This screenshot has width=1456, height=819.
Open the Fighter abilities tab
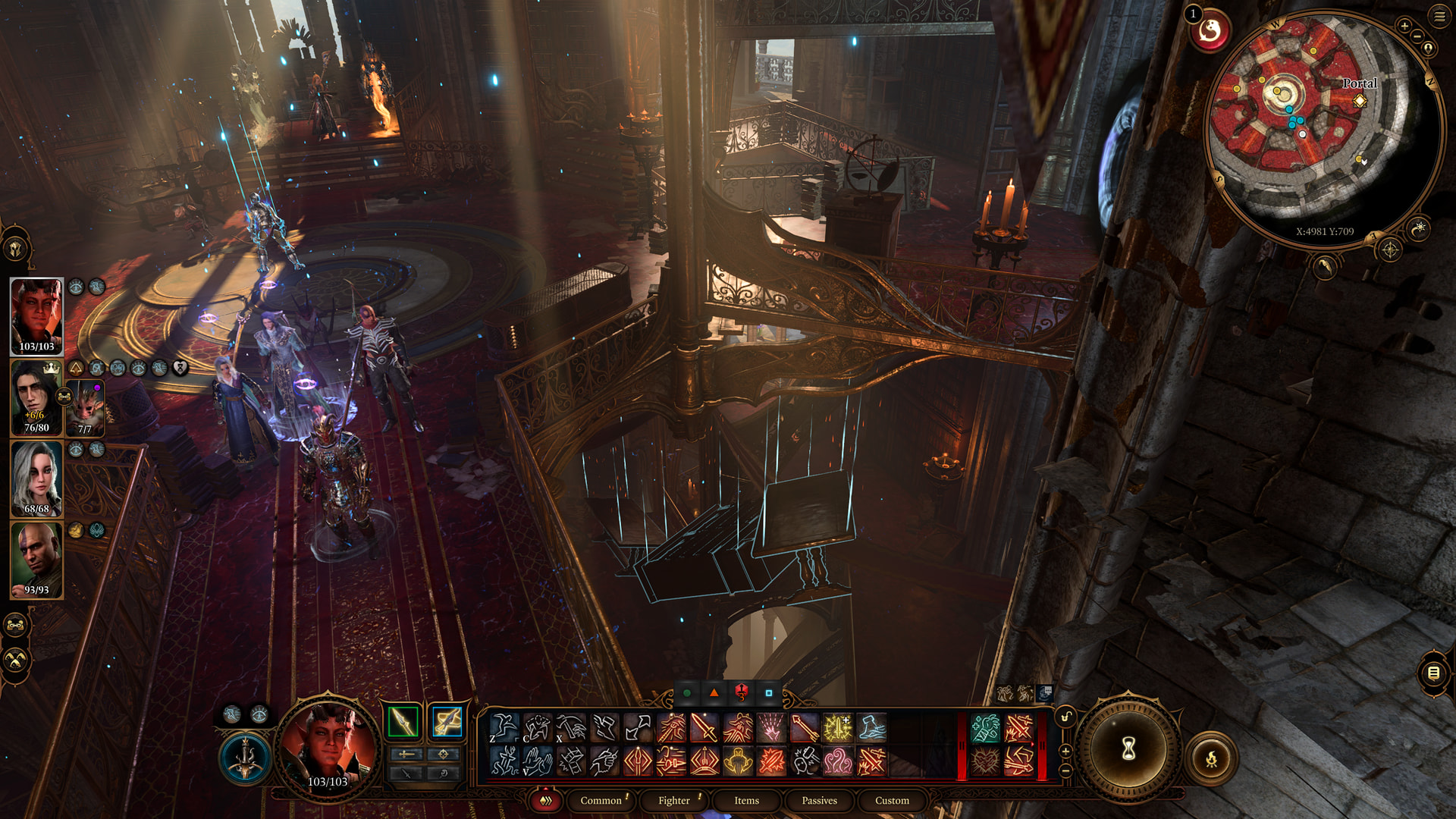click(674, 801)
